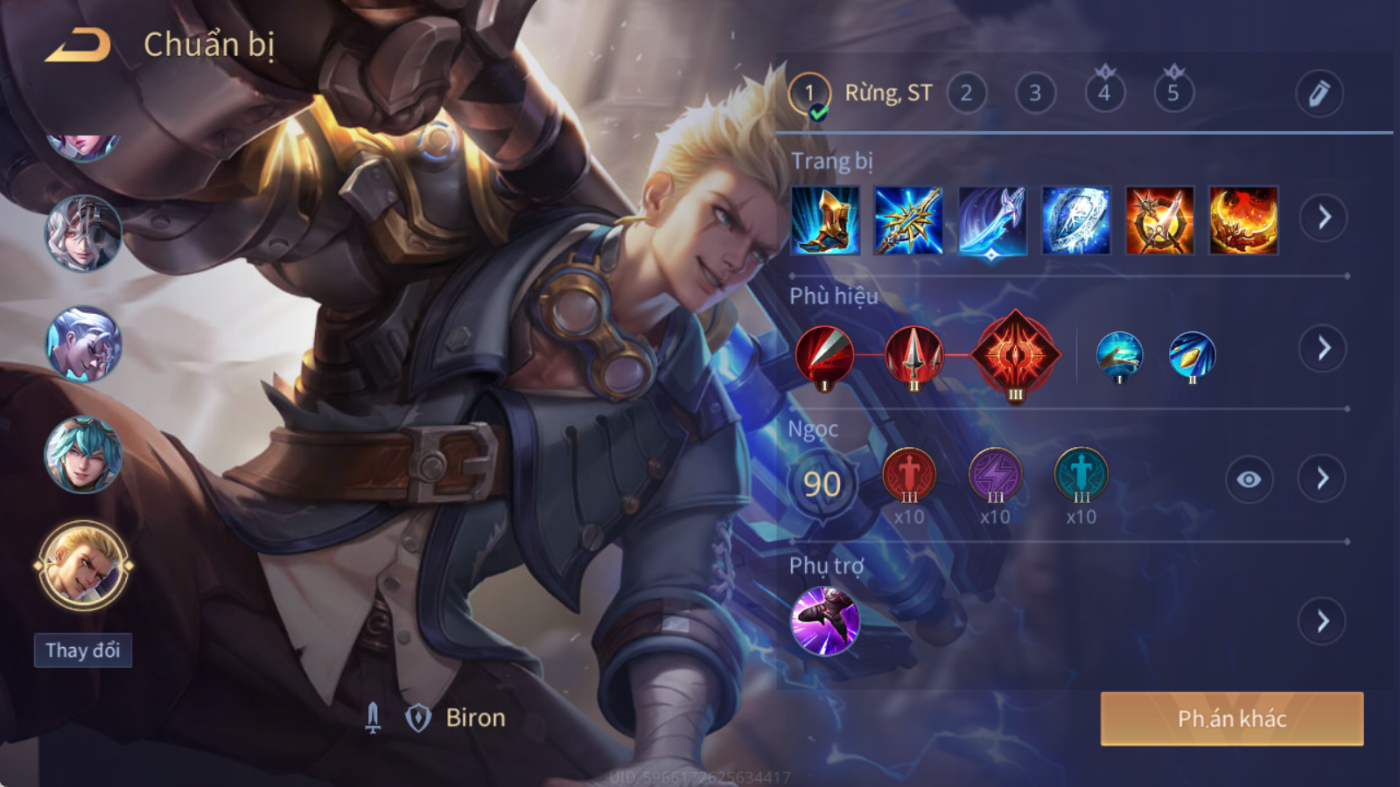Select the golden boots equipment item
The image size is (1400, 787).
coord(825,219)
